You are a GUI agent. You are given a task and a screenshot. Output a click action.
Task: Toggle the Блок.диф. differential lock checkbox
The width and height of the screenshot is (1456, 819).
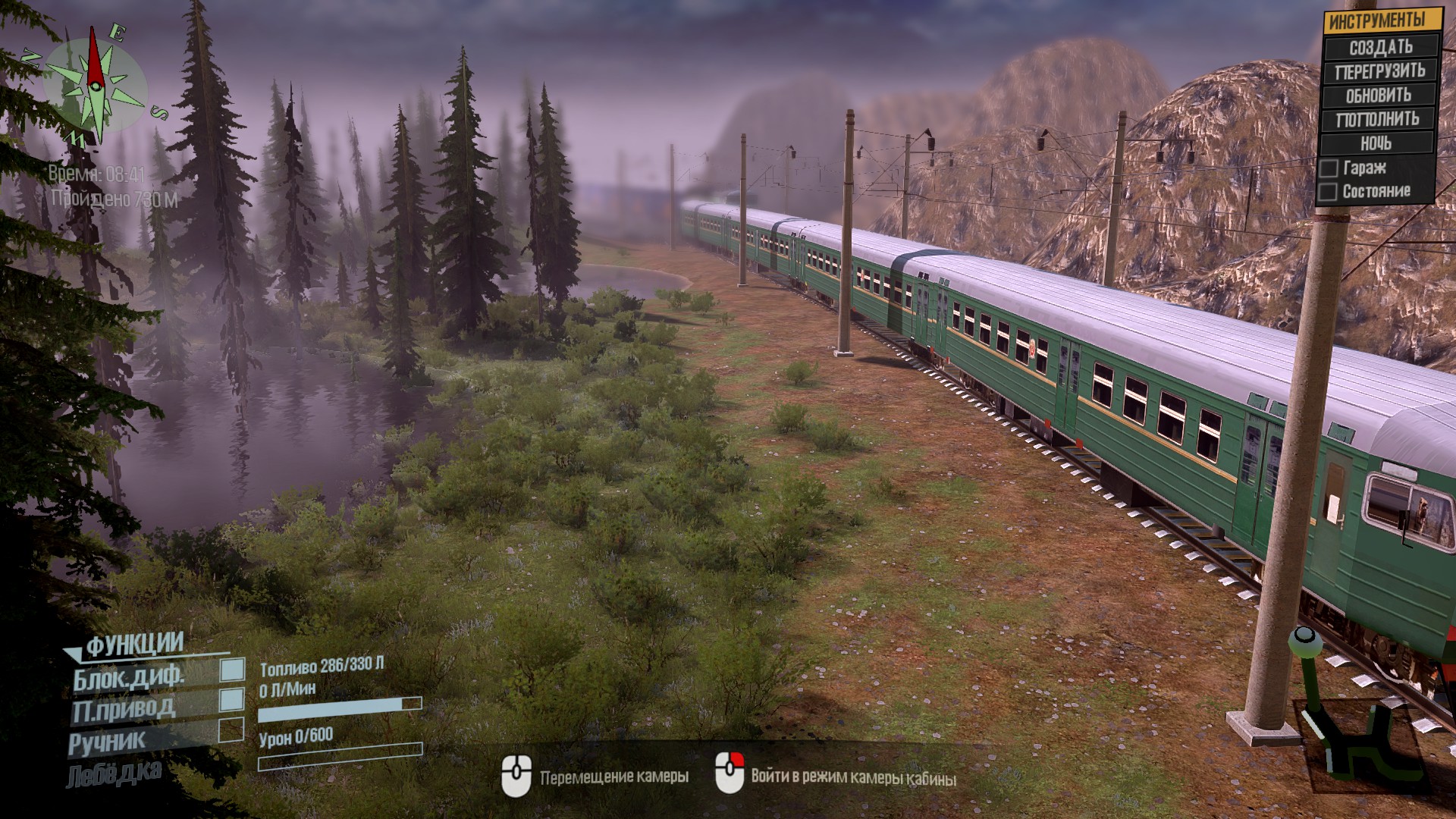(232, 670)
